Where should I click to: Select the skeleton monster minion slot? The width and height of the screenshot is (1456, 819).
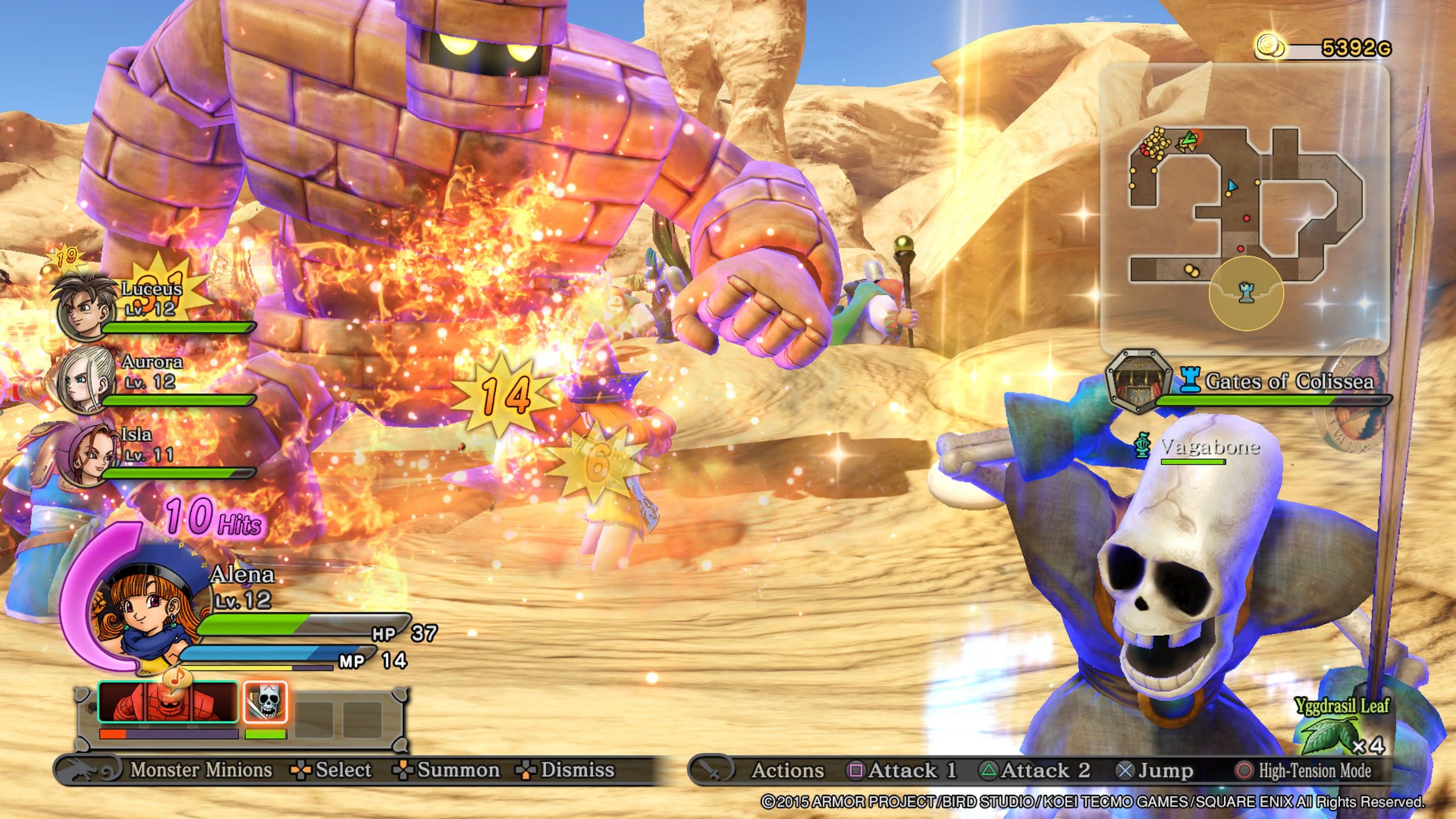[x=265, y=703]
